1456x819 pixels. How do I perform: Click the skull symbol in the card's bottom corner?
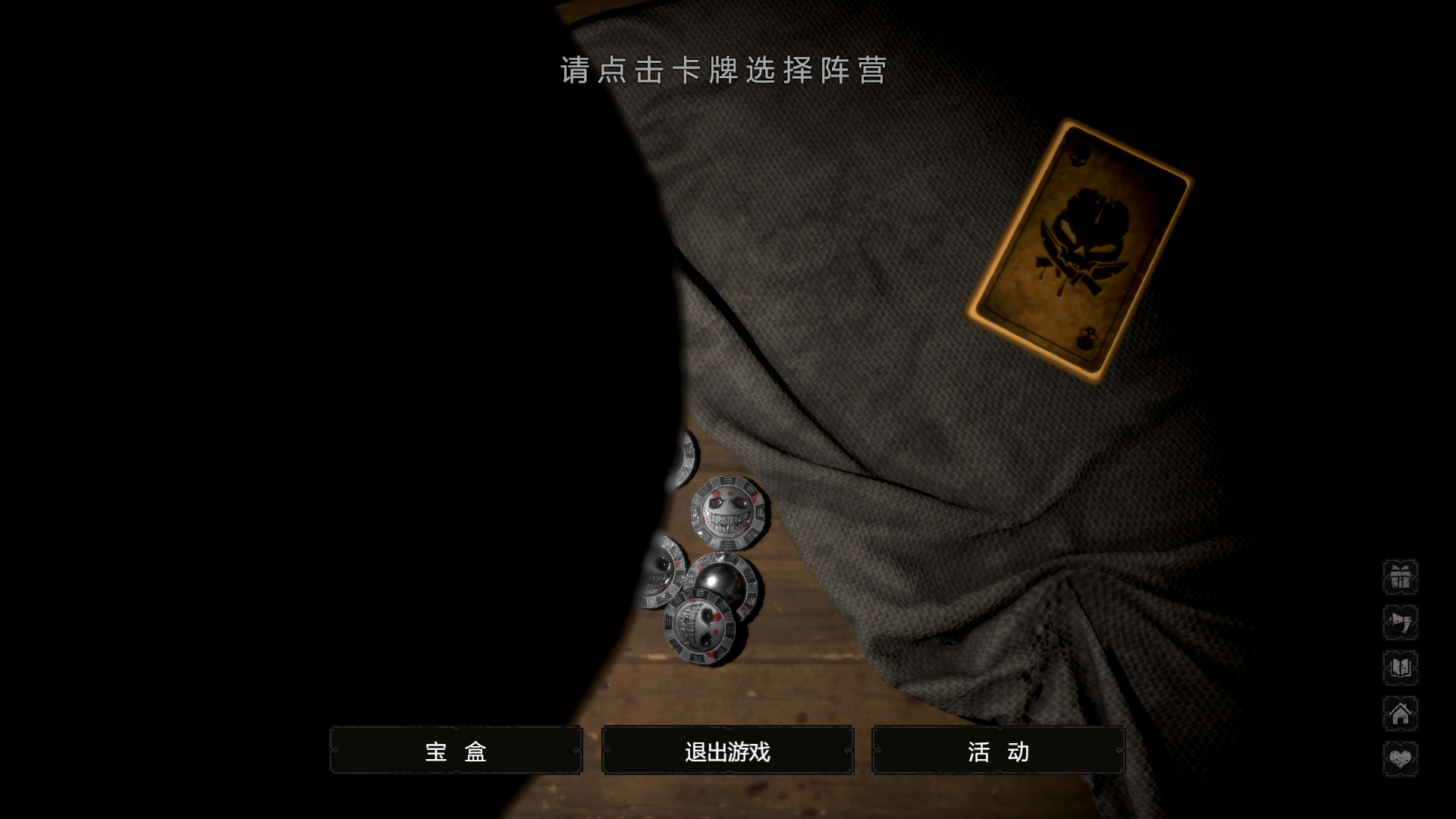click(1086, 339)
